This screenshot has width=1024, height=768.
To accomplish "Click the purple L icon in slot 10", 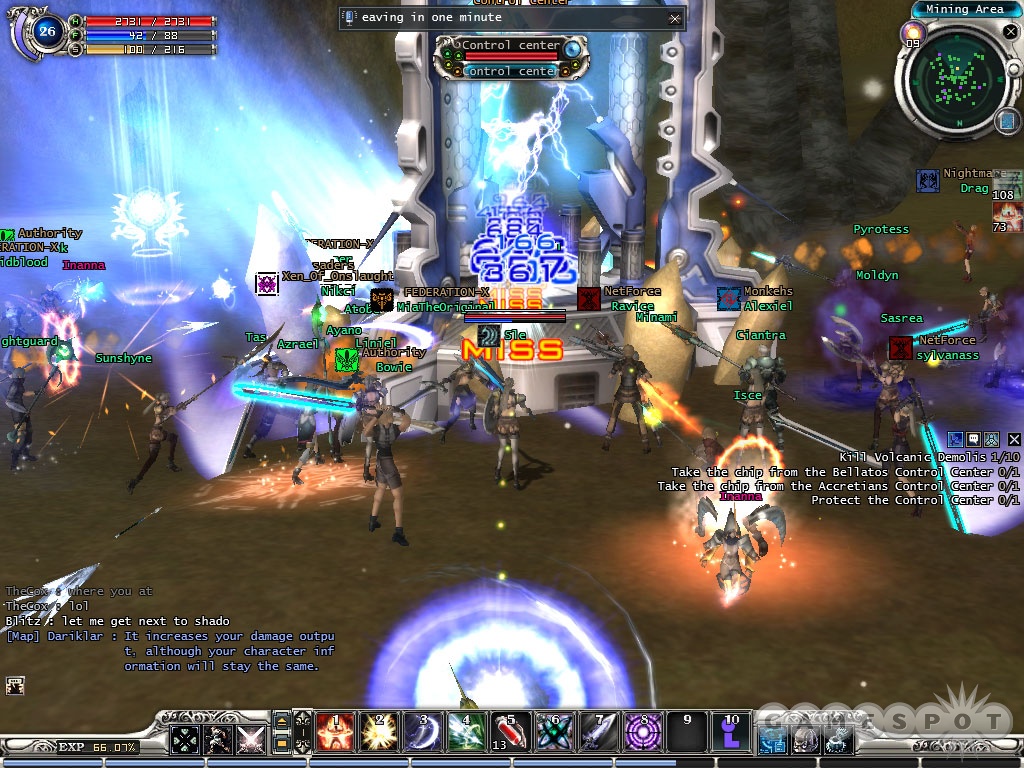I will pos(730,731).
